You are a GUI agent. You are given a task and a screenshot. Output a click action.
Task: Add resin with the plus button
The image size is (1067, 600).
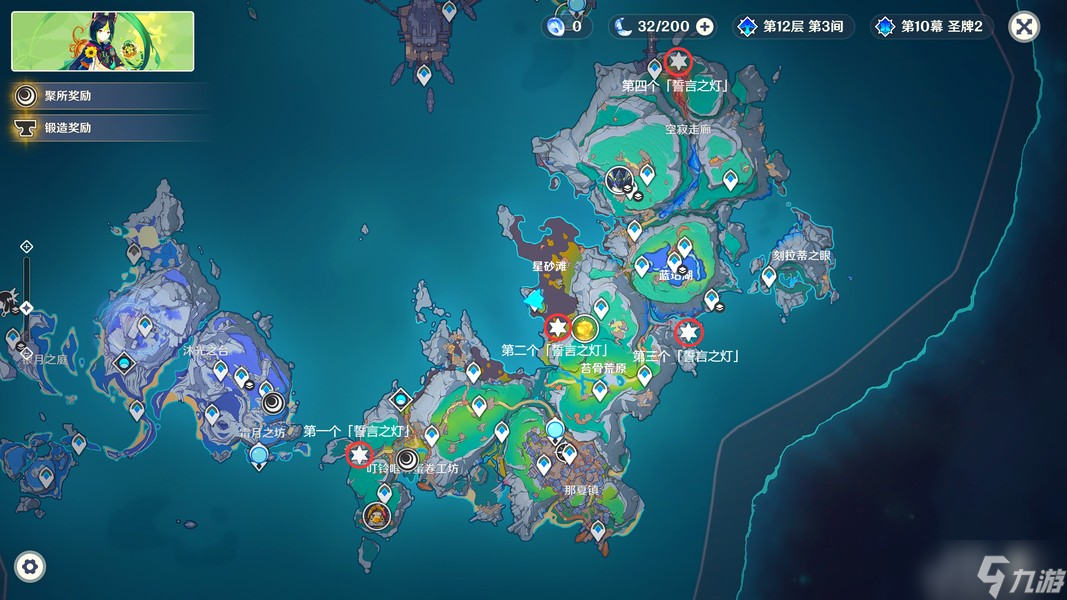click(x=705, y=27)
